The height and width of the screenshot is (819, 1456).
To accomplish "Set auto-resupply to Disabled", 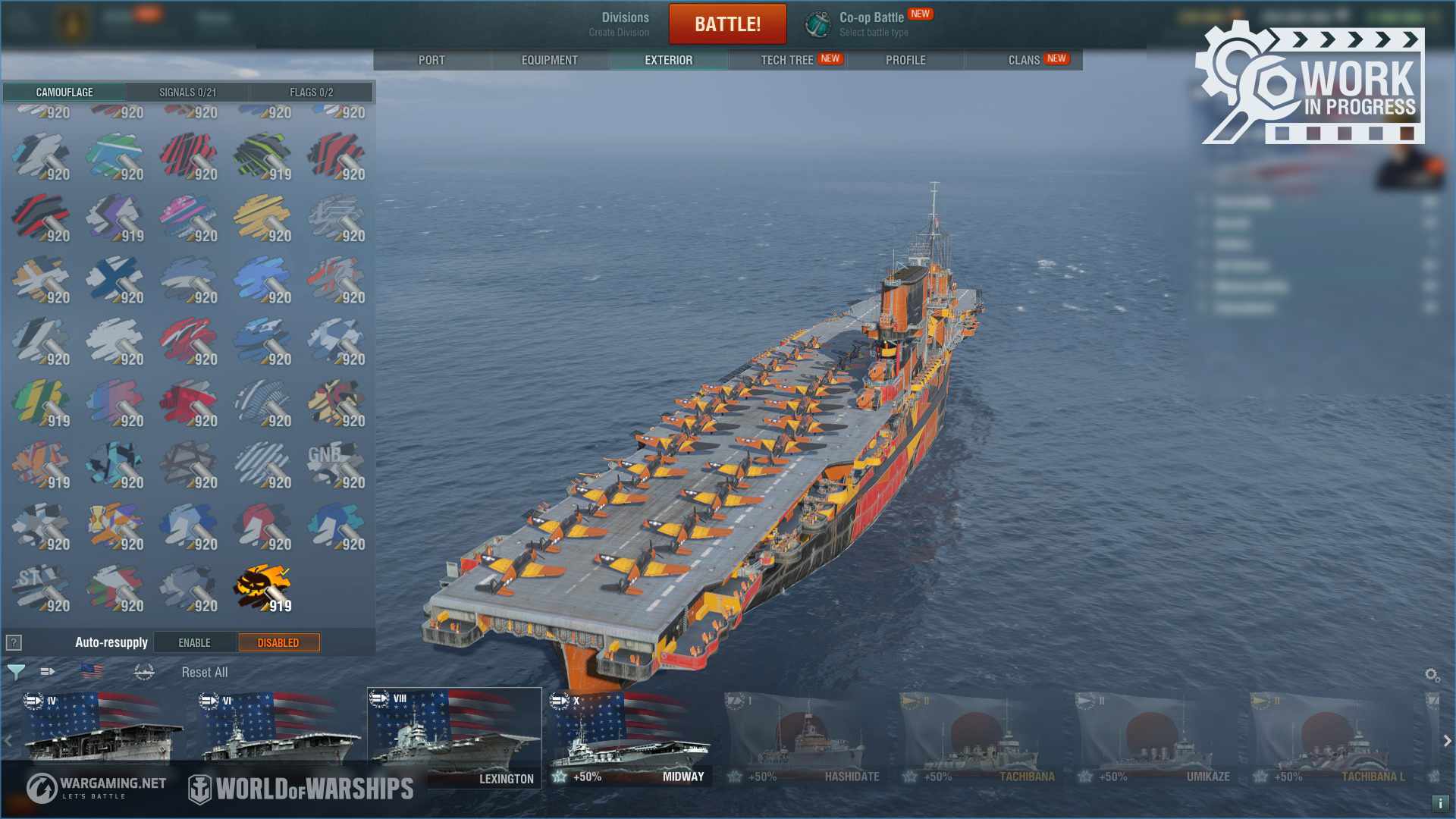I will 278,643.
